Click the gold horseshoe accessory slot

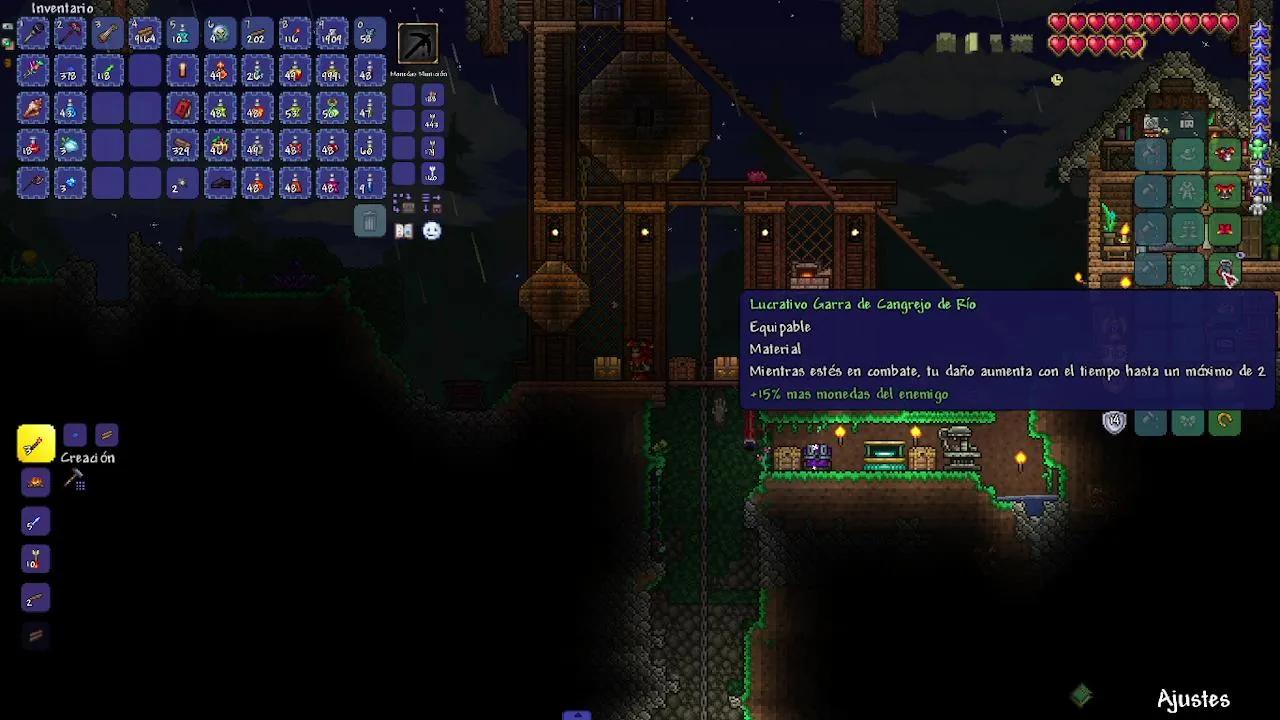point(1224,422)
